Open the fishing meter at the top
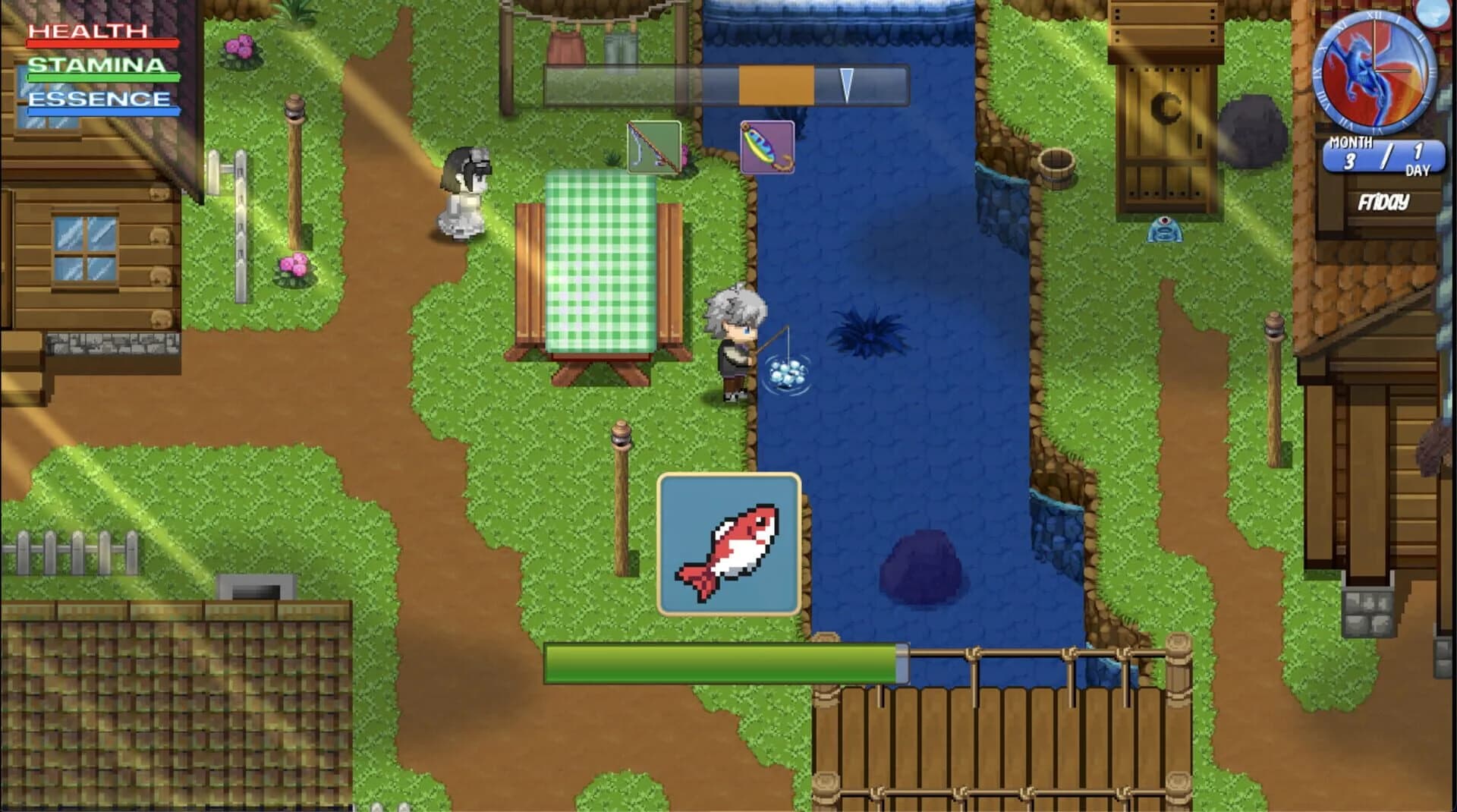Viewport: 1457px width, 812px height. point(725,86)
